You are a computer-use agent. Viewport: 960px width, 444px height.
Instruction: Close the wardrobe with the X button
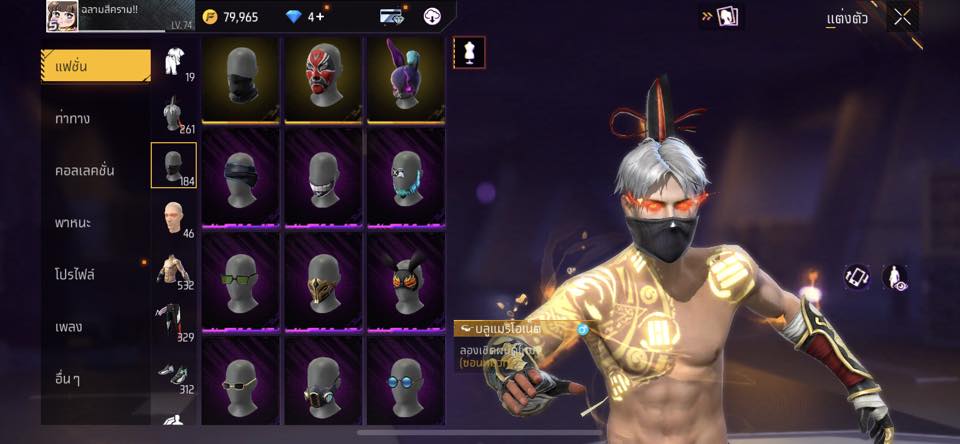[x=902, y=17]
